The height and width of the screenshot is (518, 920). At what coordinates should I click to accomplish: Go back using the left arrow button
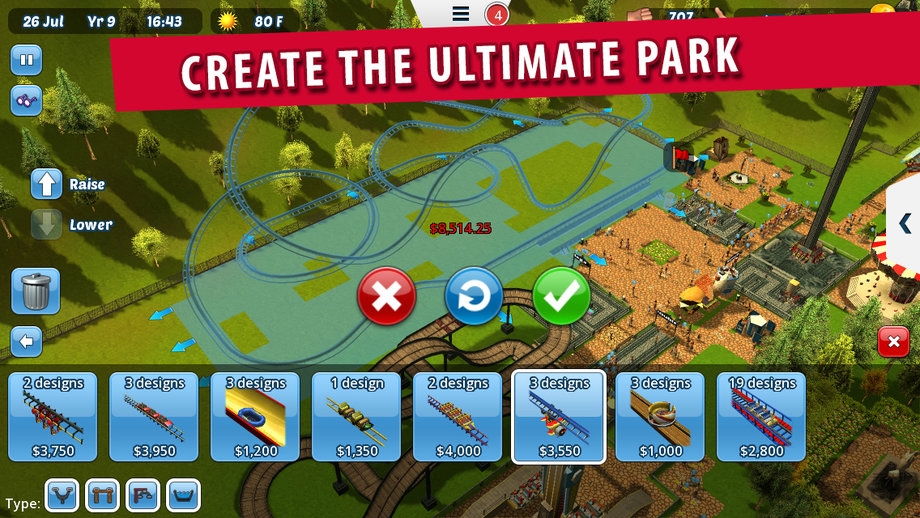pos(26,342)
